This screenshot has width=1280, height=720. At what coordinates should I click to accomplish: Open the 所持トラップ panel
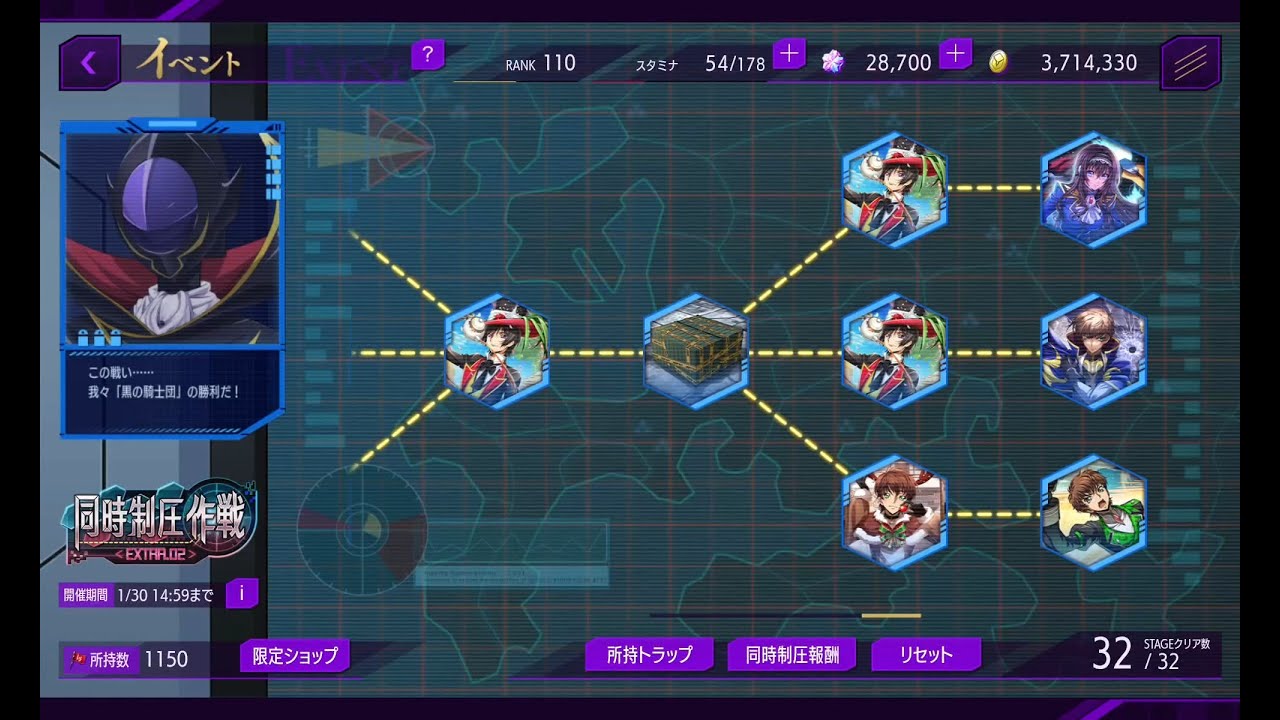pos(651,654)
